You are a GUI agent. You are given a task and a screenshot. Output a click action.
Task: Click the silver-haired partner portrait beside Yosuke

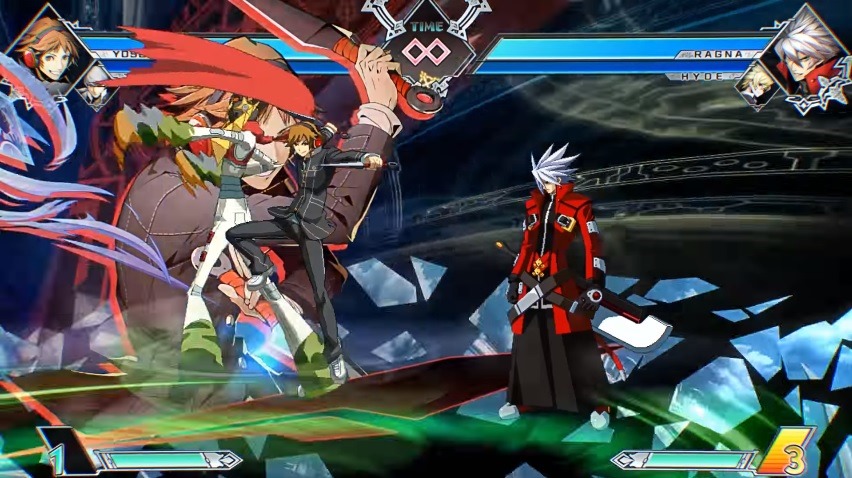point(95,86)
